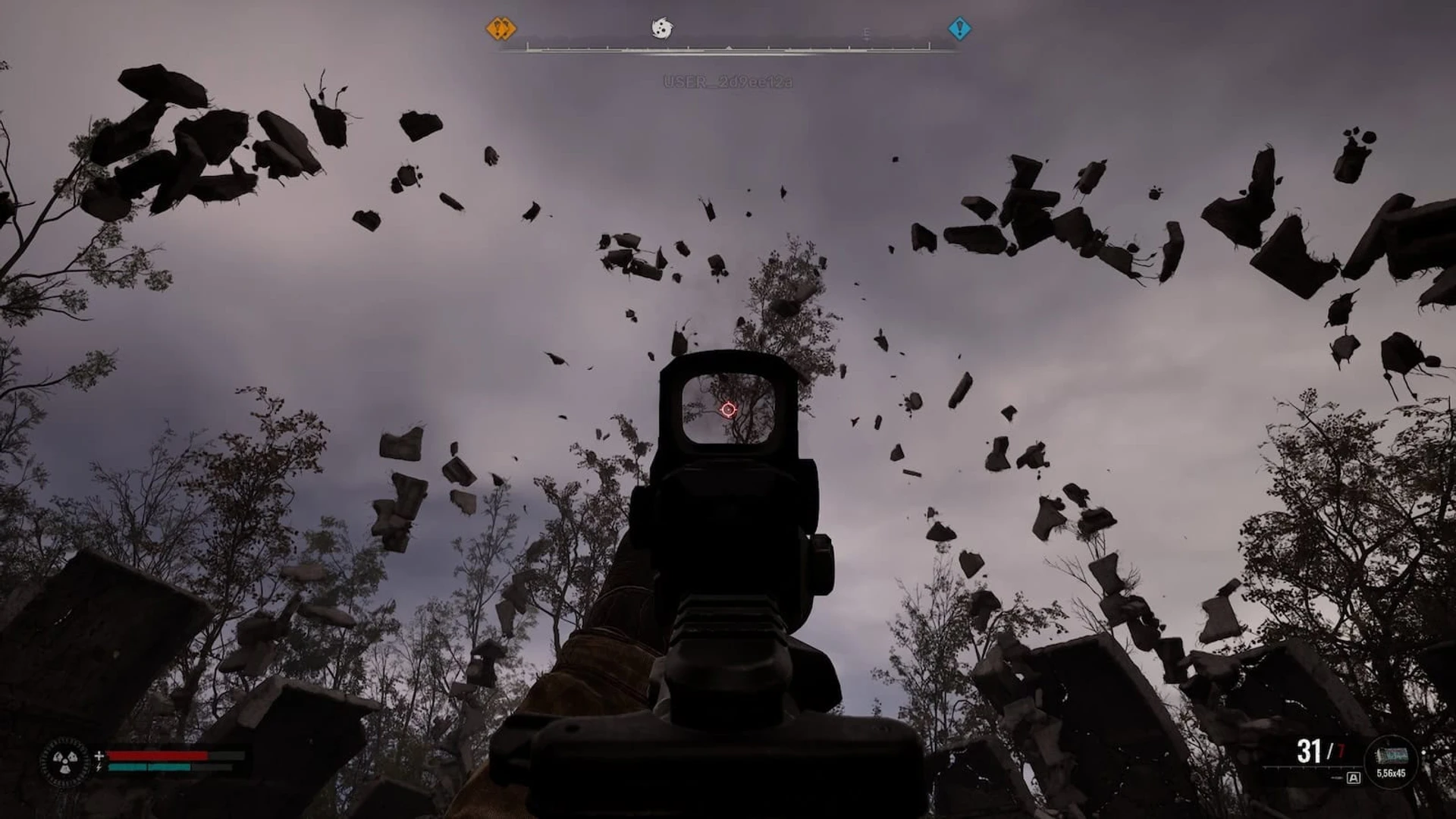Viewport: 1456px width, 819px height.
Task: Click the health cross icon beside the red bar
Action: point(99,755)
